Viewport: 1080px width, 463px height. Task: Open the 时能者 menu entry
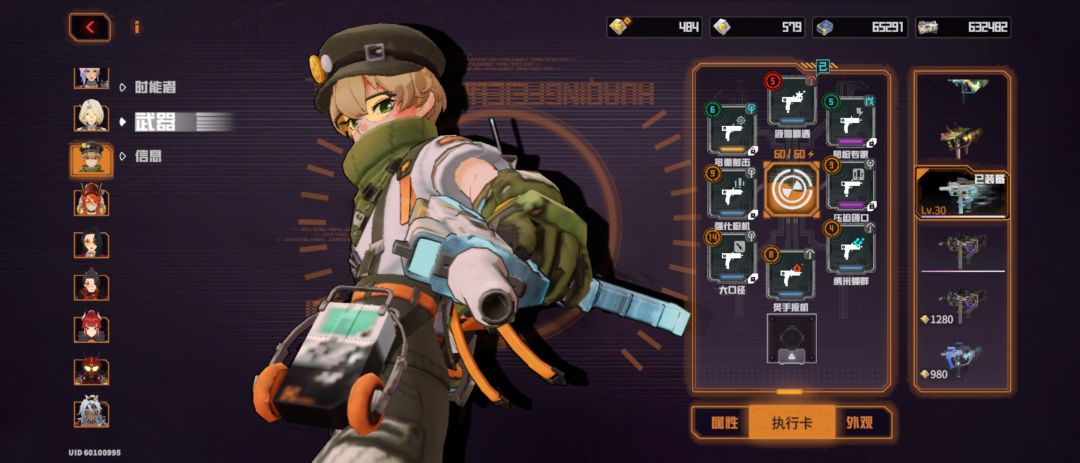[154, 87]
